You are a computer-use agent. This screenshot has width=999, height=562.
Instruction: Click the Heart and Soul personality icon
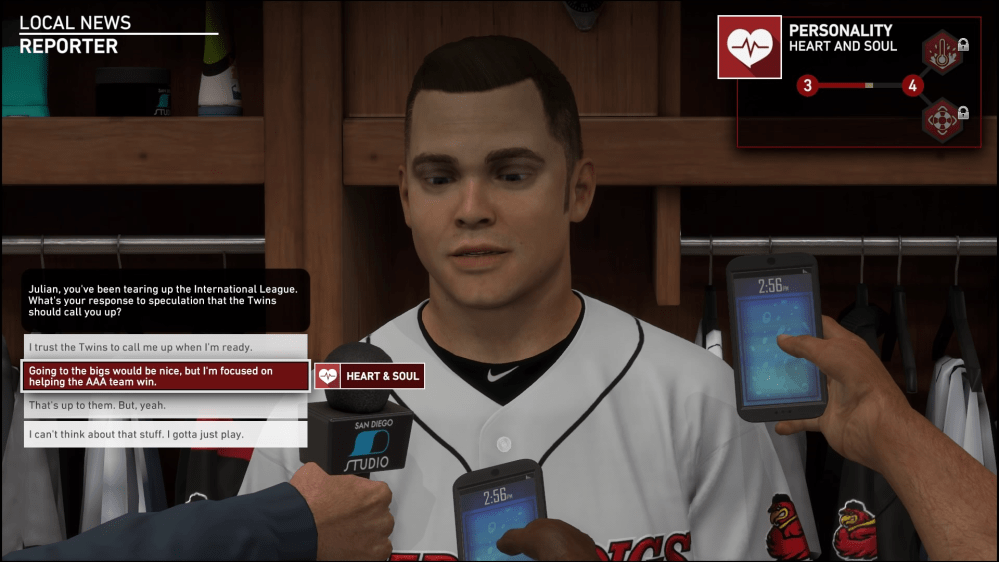coord(749,47)
